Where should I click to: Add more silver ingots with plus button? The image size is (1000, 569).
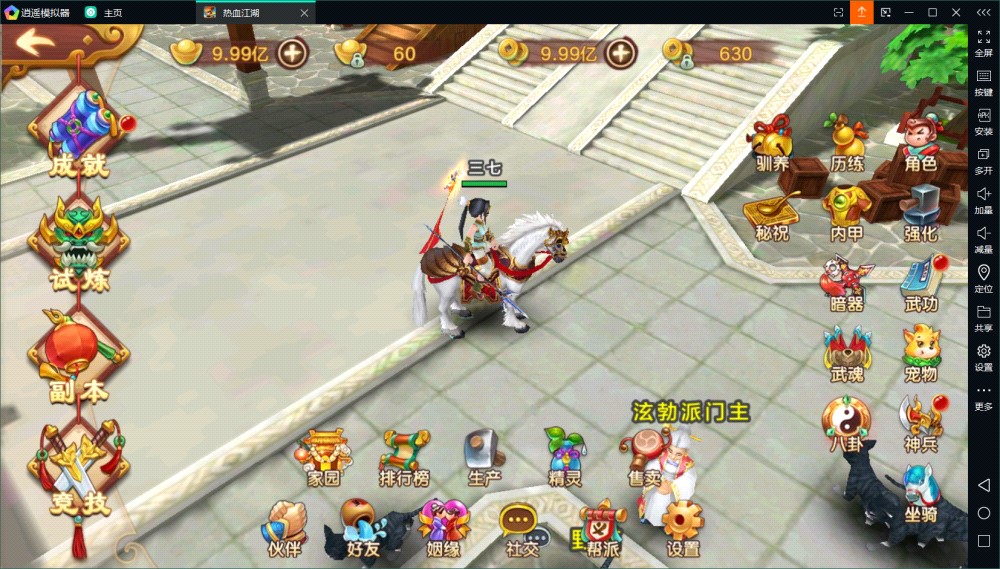(x=293, y=53)
